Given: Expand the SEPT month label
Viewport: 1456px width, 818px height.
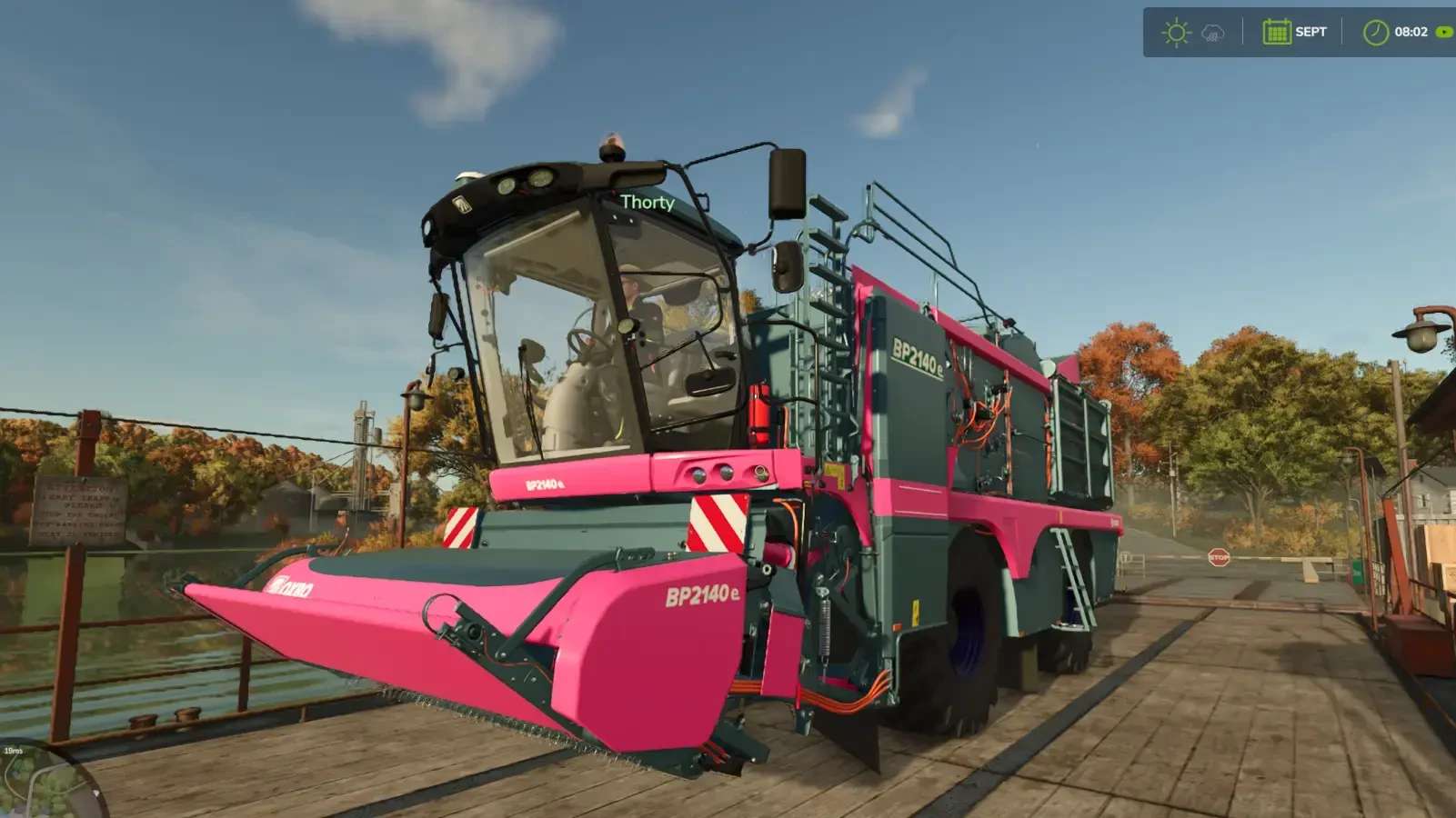Looking at the screenshot, I should point(1310,32).
